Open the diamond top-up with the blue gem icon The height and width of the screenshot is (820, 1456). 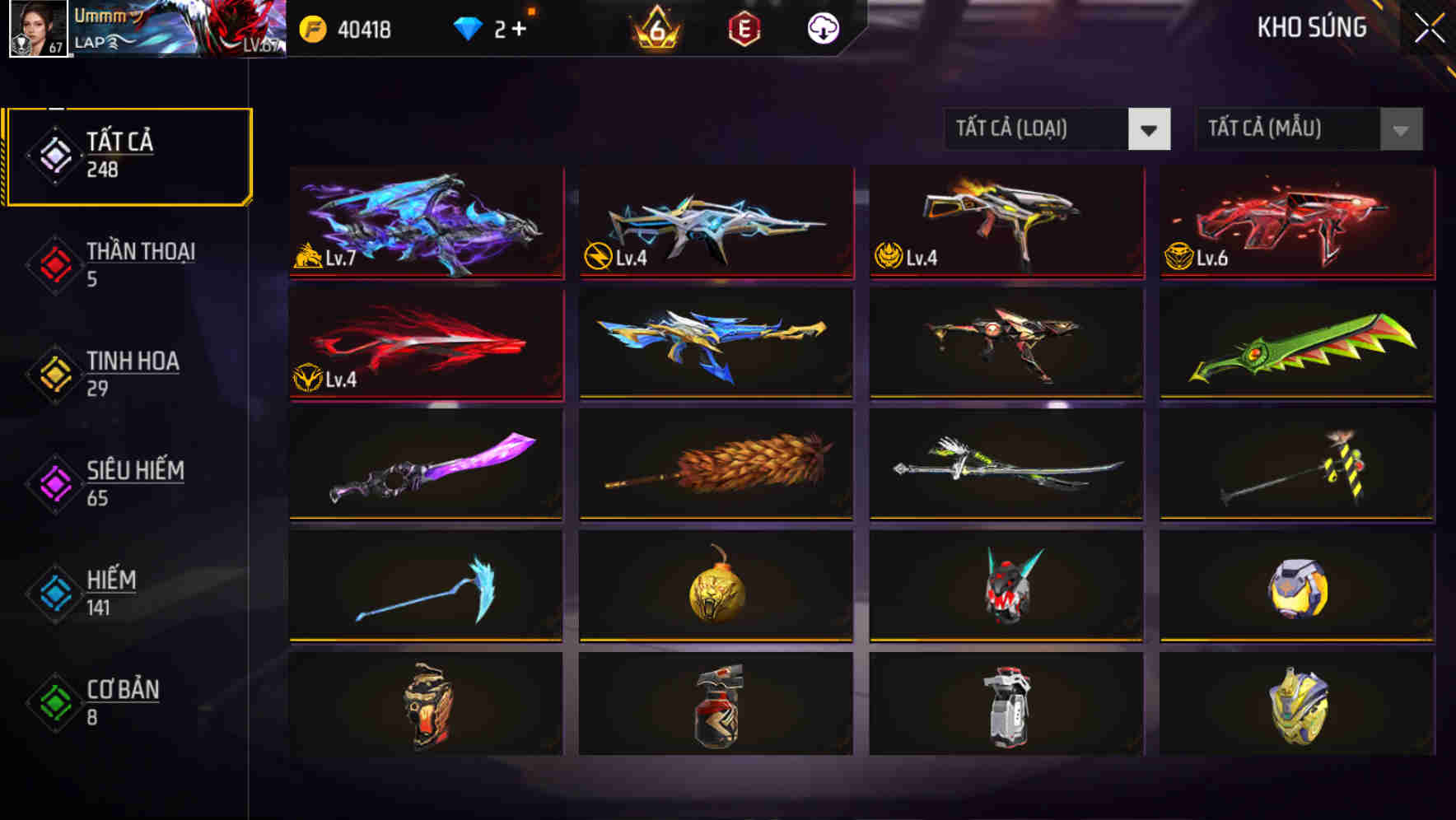click(x=468, y=27)
